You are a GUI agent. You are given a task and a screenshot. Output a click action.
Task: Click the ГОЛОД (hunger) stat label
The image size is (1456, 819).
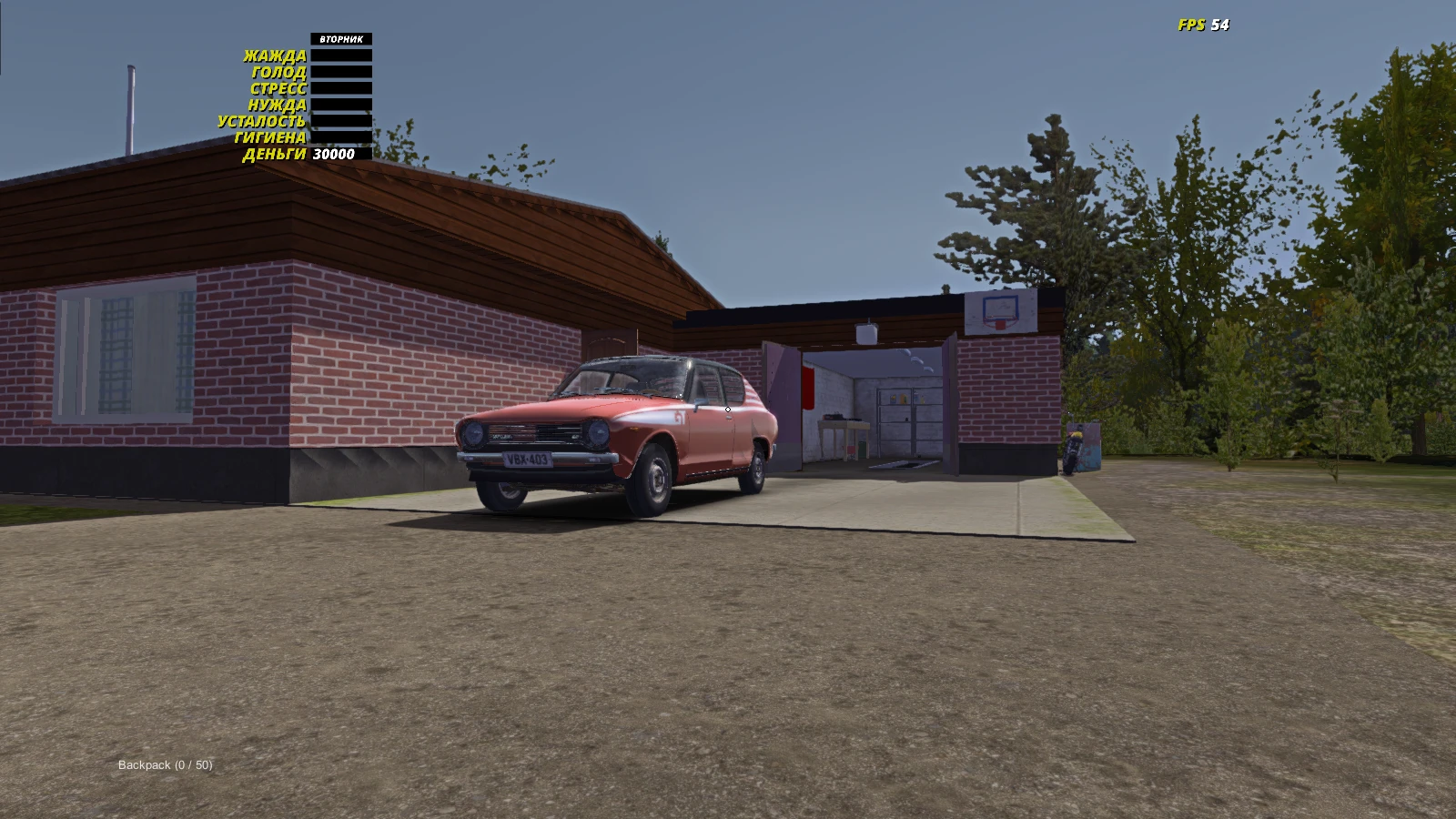(280, 71)
